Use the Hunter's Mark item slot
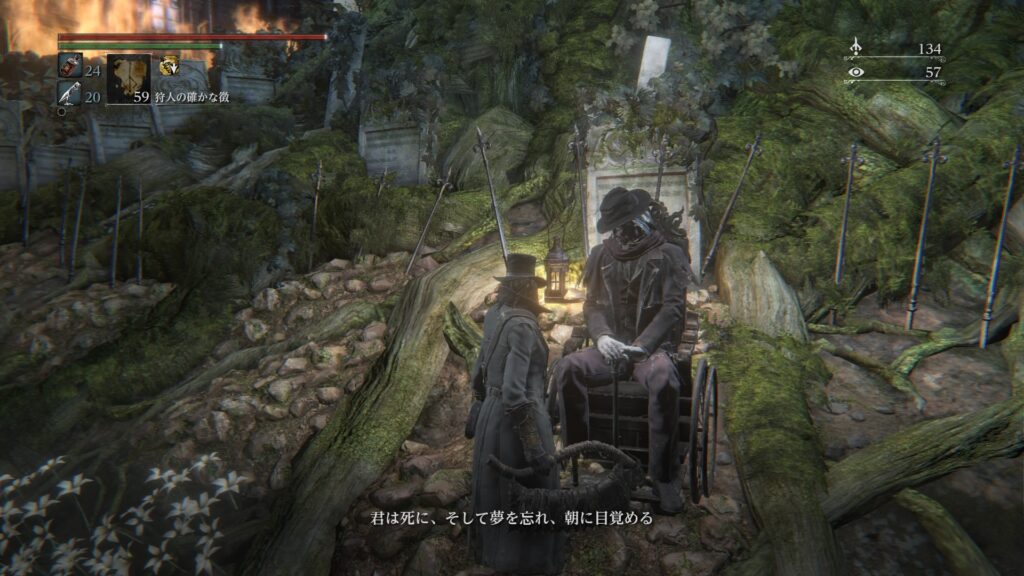This screenshot has height=576, width=1024. [x=128, y=79]
